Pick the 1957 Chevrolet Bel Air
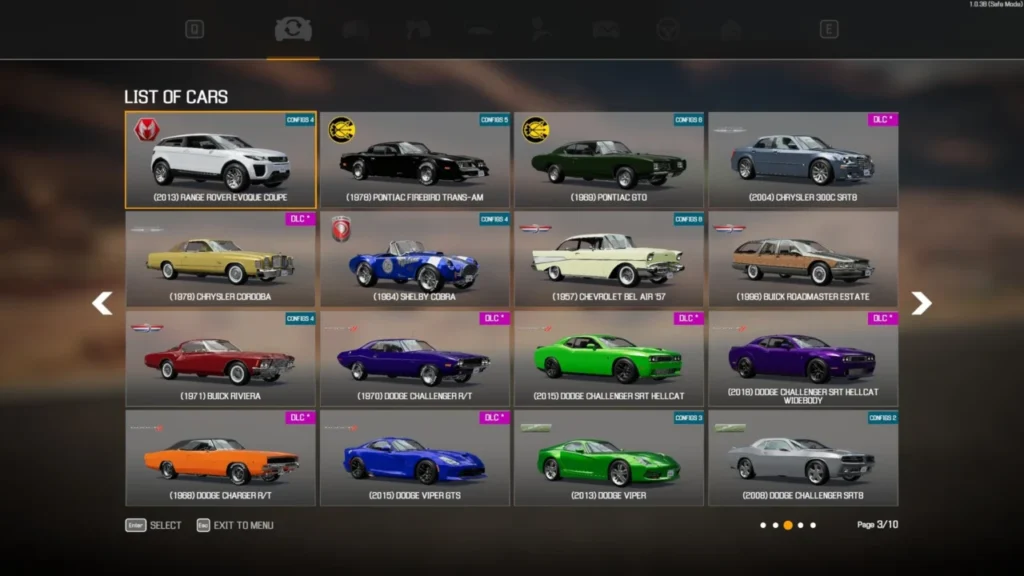This screenshot has width=1024, height=576. pyautogui.click(x=609, y=259)
